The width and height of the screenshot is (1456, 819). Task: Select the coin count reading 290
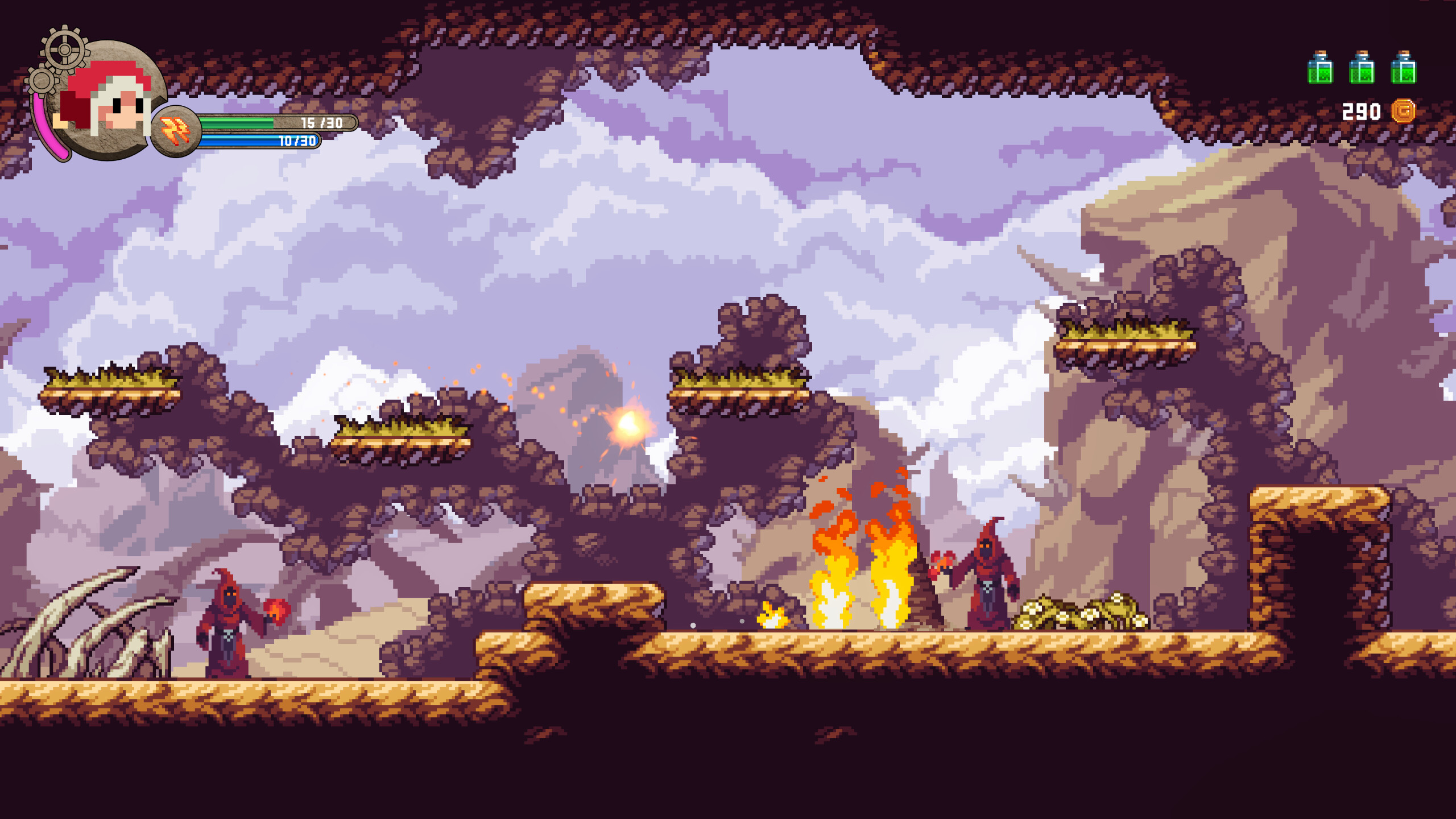(x=1362, y=111)
